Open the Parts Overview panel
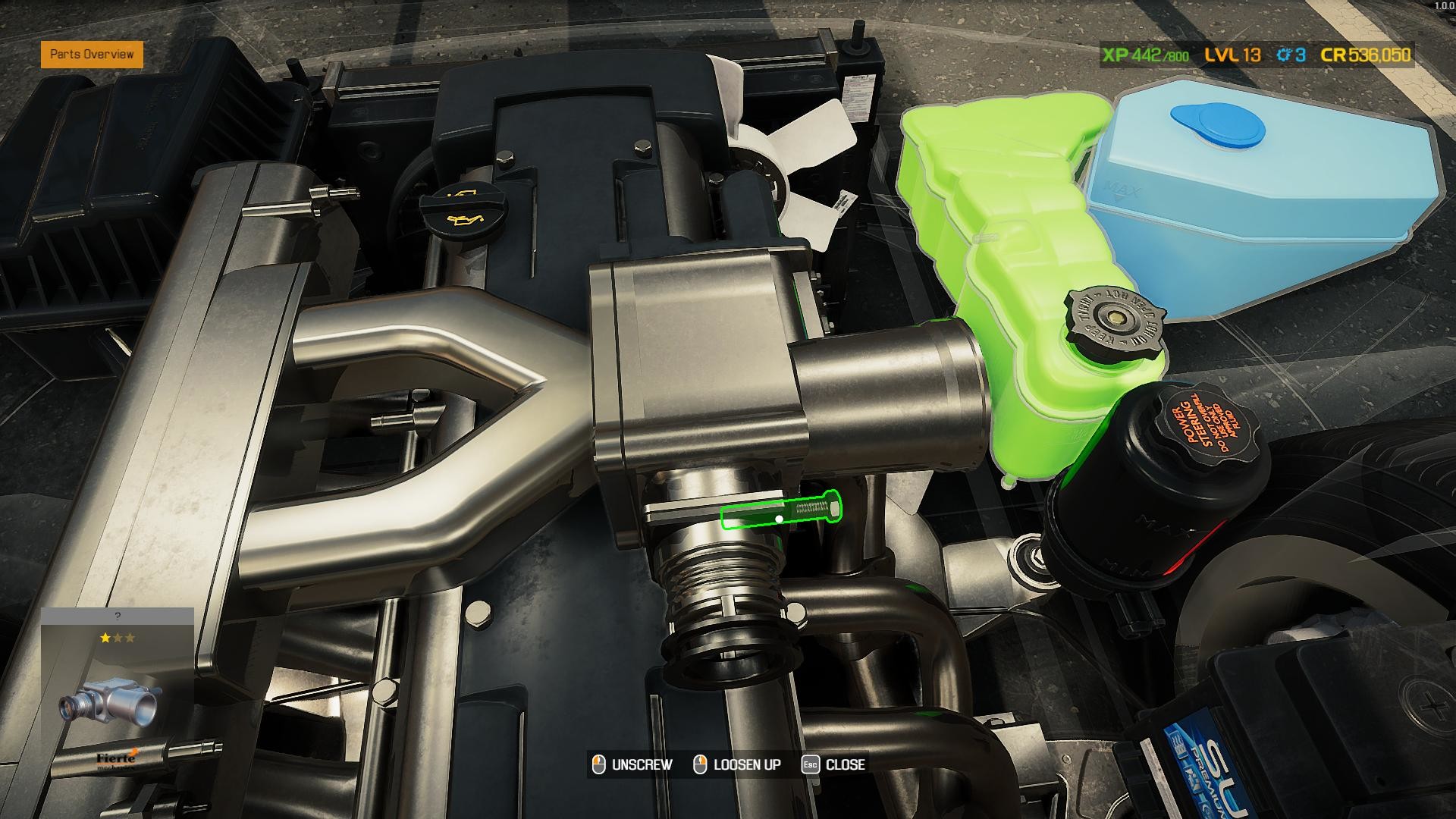The width and height of the screenshot is (1456, 819). [93, 55]
